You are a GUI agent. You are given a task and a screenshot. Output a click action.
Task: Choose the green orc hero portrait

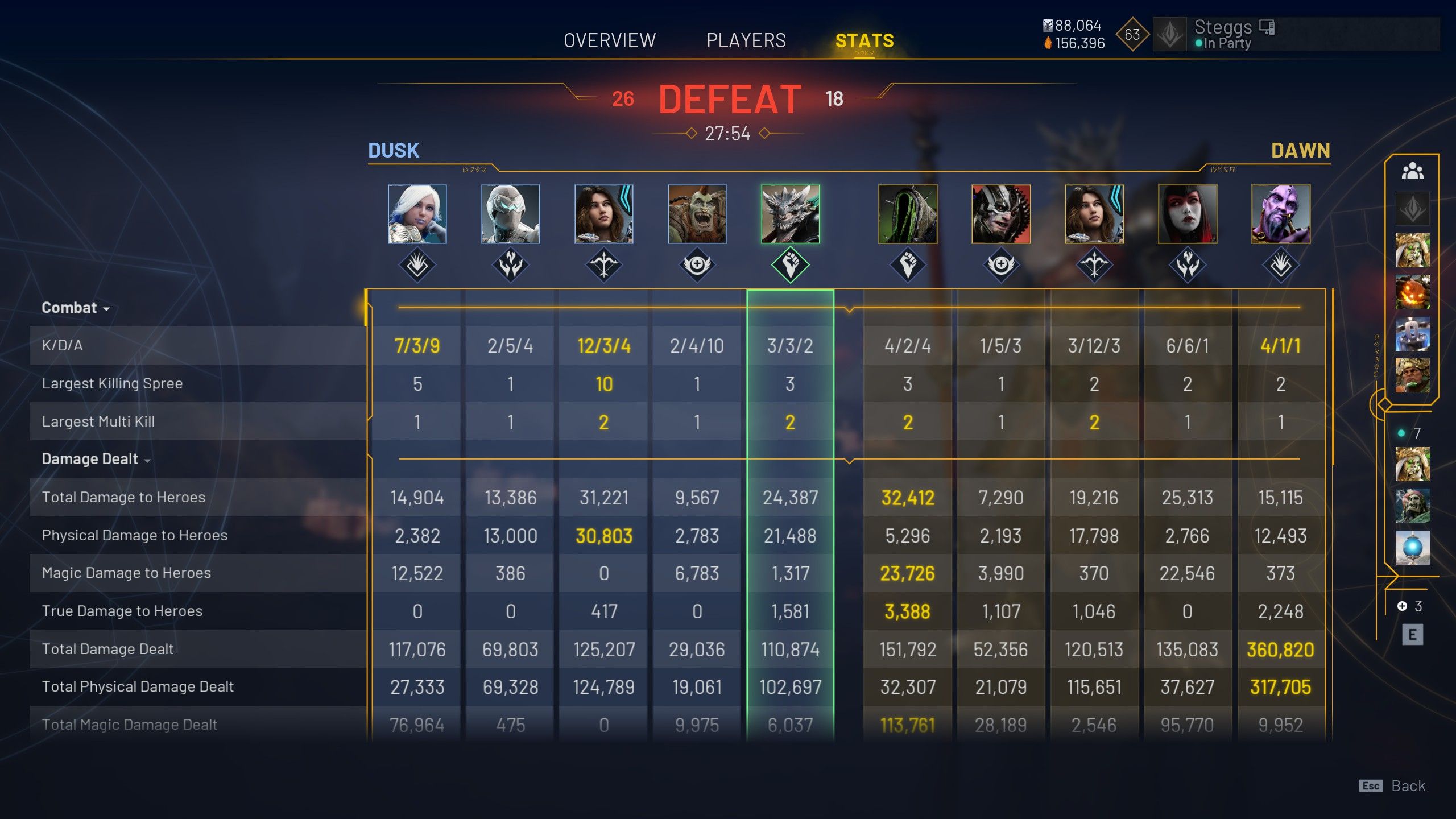(x=697, y=214)
